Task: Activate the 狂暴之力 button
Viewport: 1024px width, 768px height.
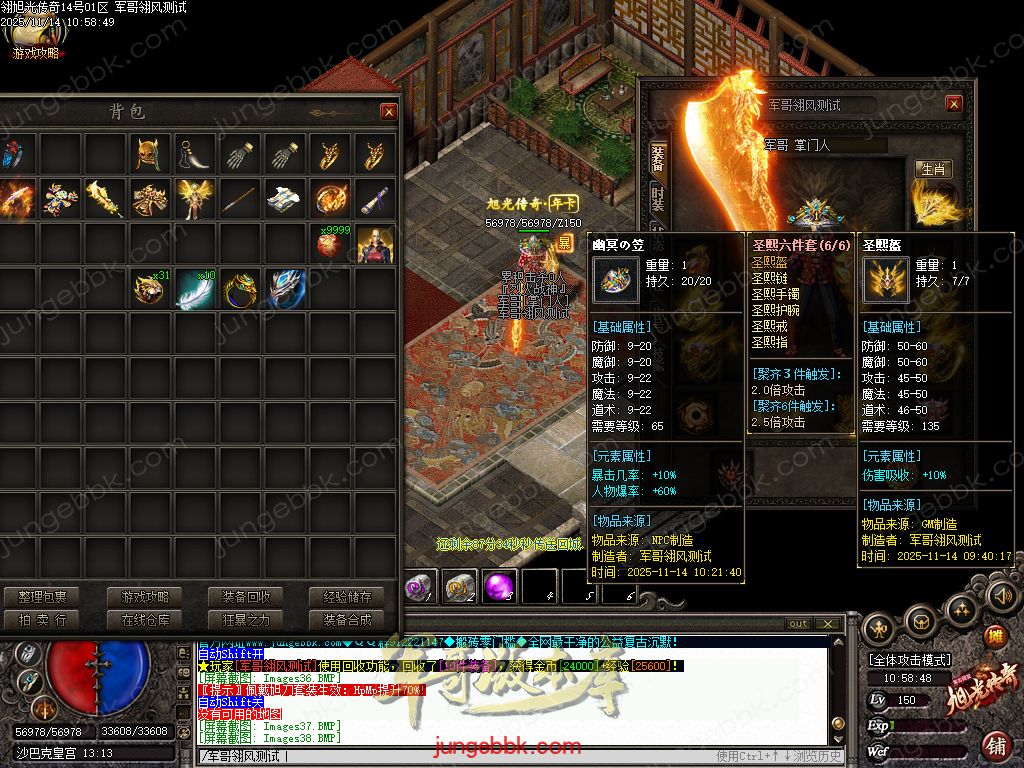Action: [246, 620]
